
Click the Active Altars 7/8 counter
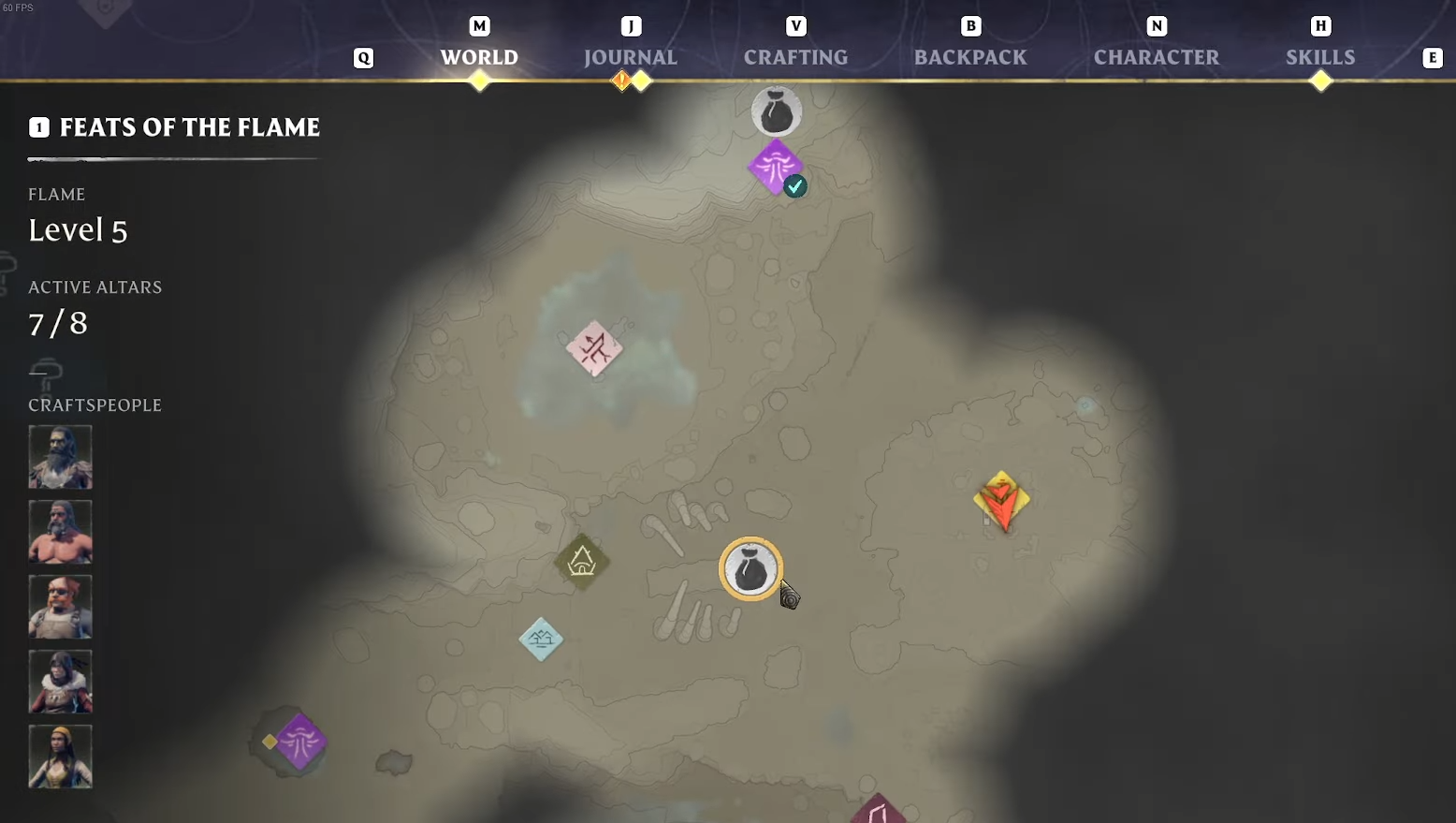tap(57, 323)
